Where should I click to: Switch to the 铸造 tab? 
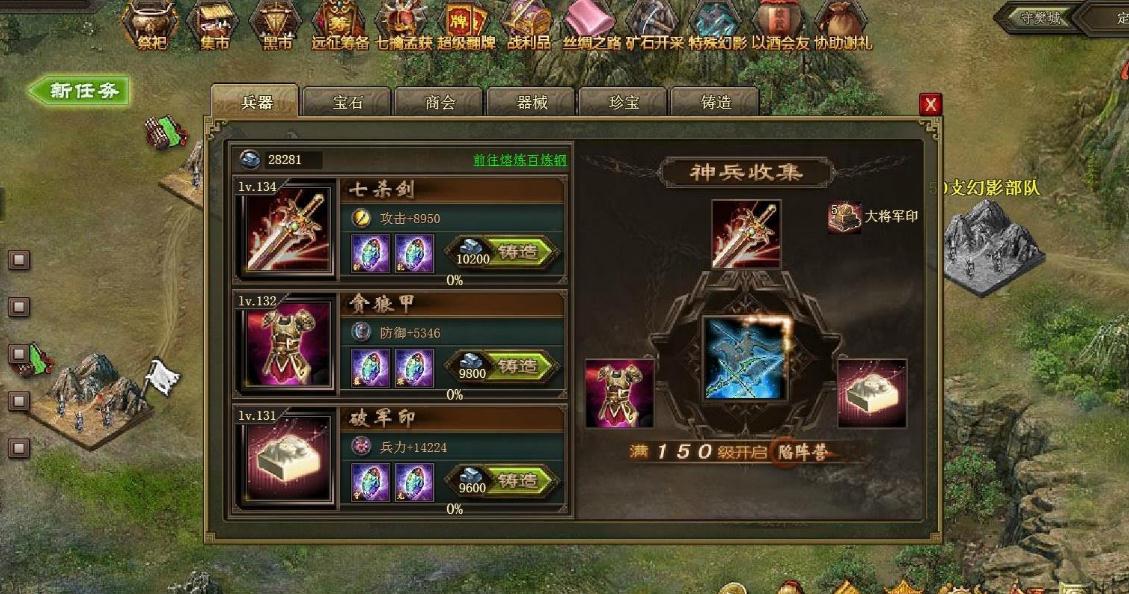[x=715, y=102]
